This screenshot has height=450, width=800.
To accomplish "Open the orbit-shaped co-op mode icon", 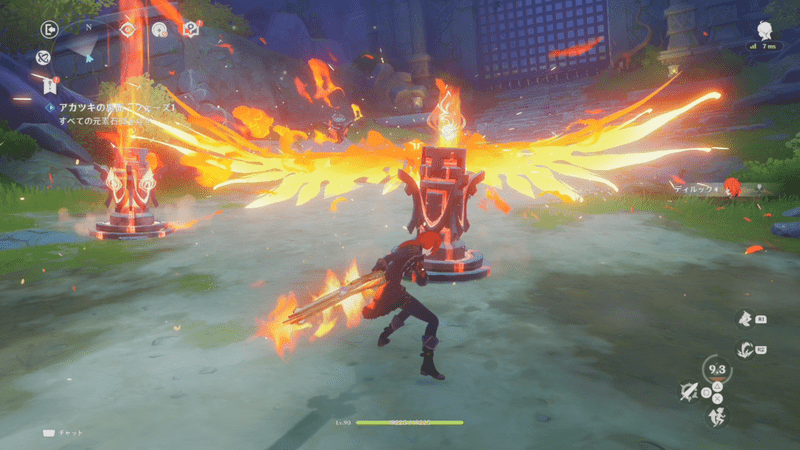I will coord(44,58).
